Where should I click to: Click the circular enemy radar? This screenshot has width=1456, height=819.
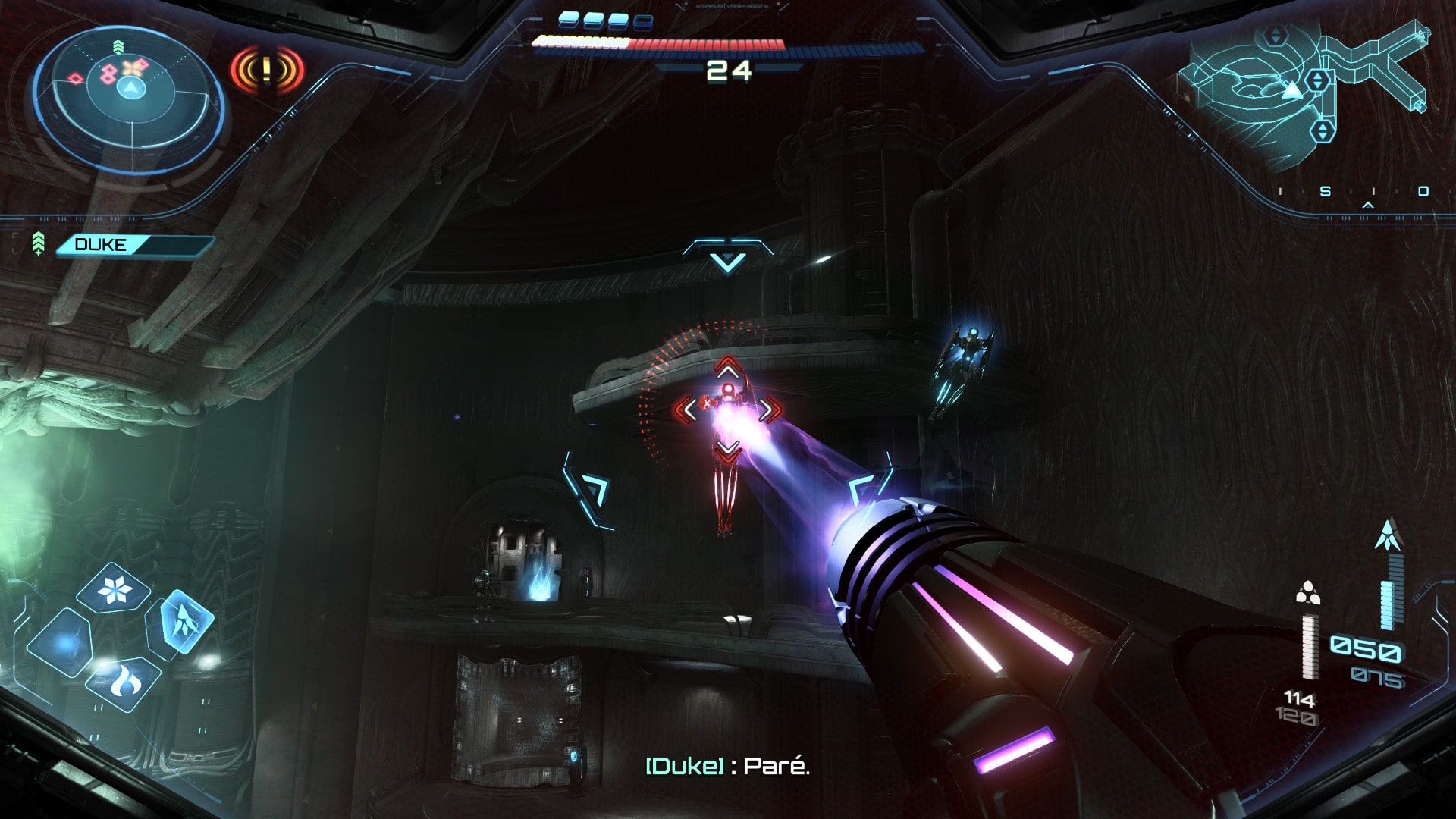[129, 97]
